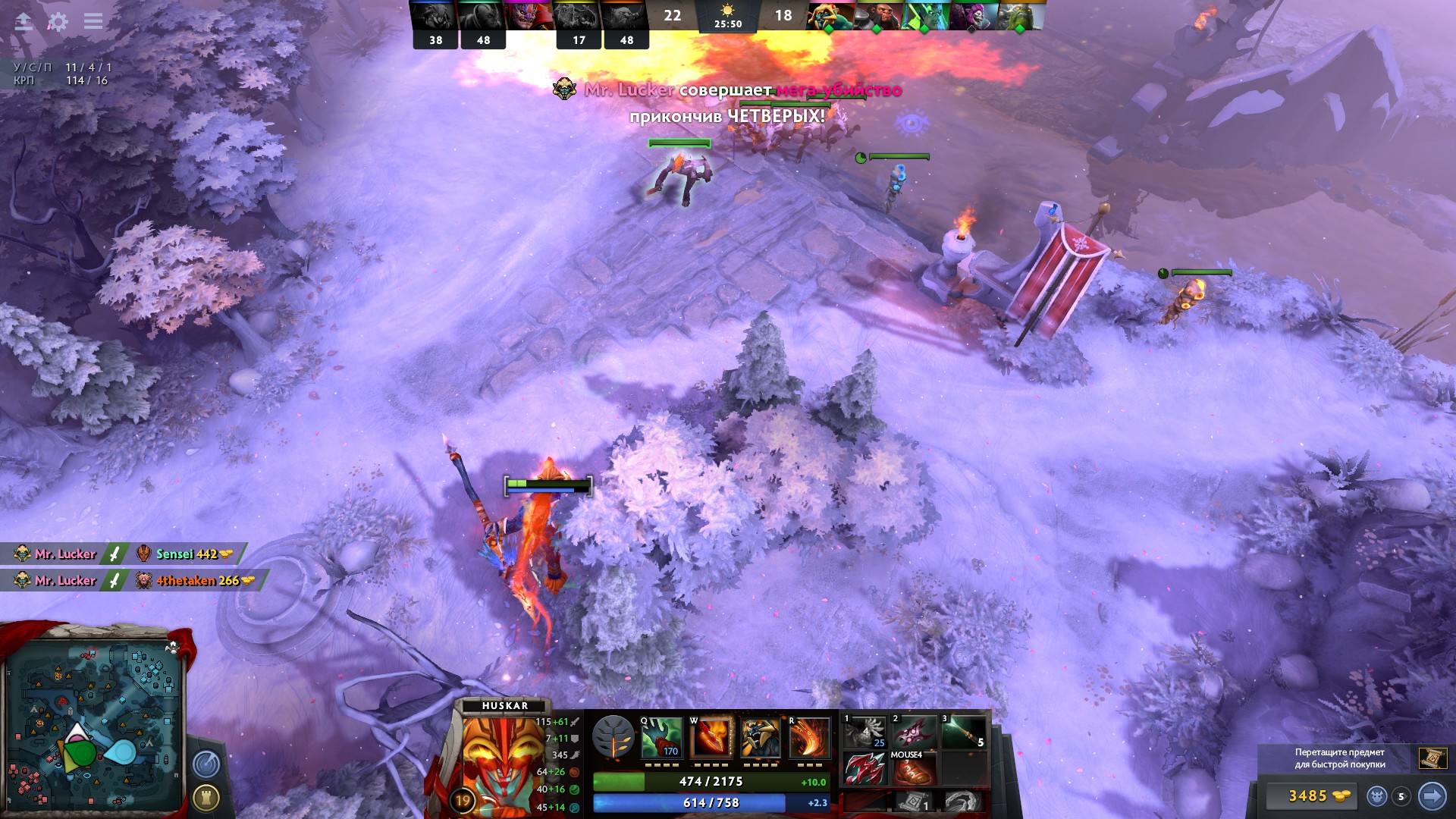Click Huskar's green health bar
This screenshot has width=1456, height=819.
[682, 782]
